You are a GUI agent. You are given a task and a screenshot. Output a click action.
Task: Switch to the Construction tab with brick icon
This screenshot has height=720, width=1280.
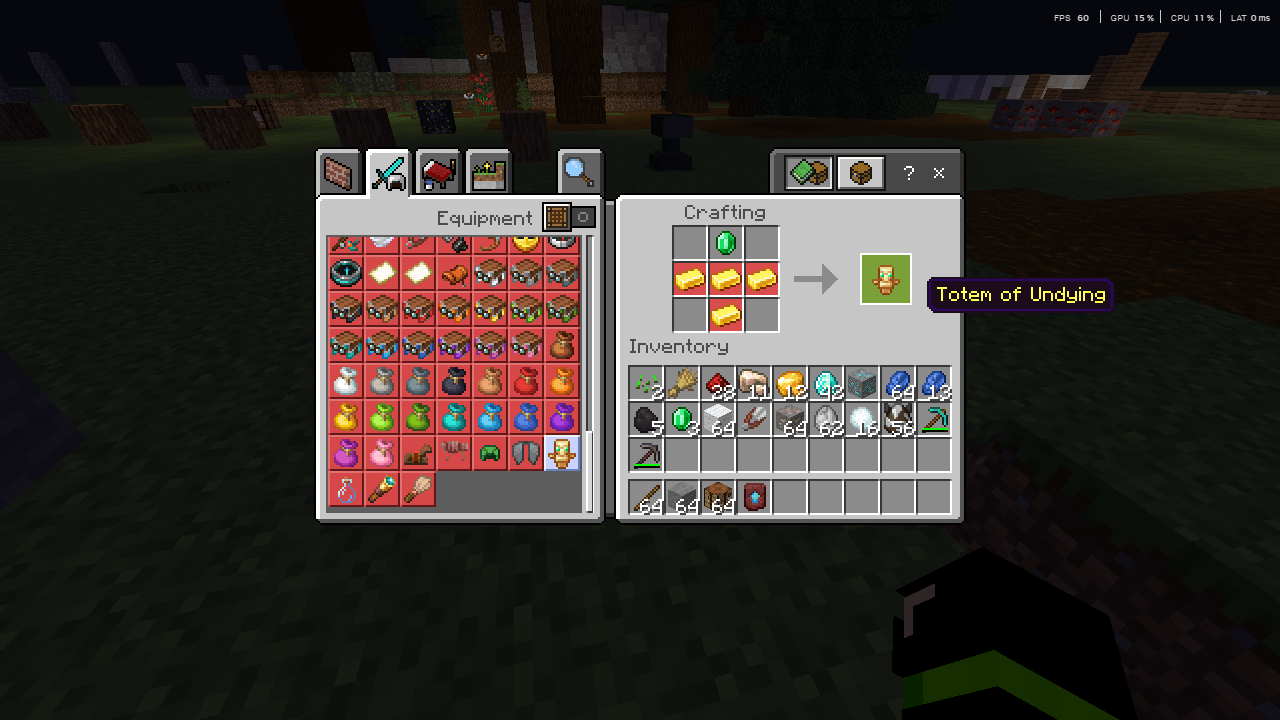339,171
